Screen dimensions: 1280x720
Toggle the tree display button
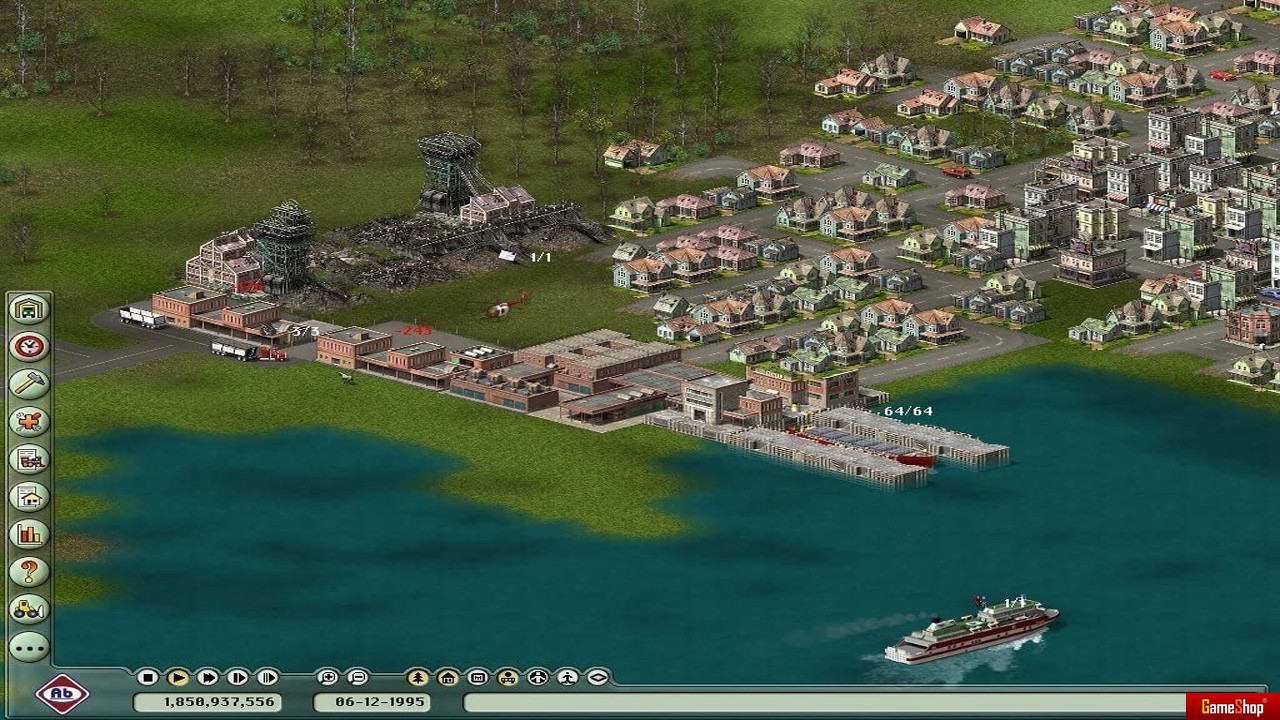[417, 677]
